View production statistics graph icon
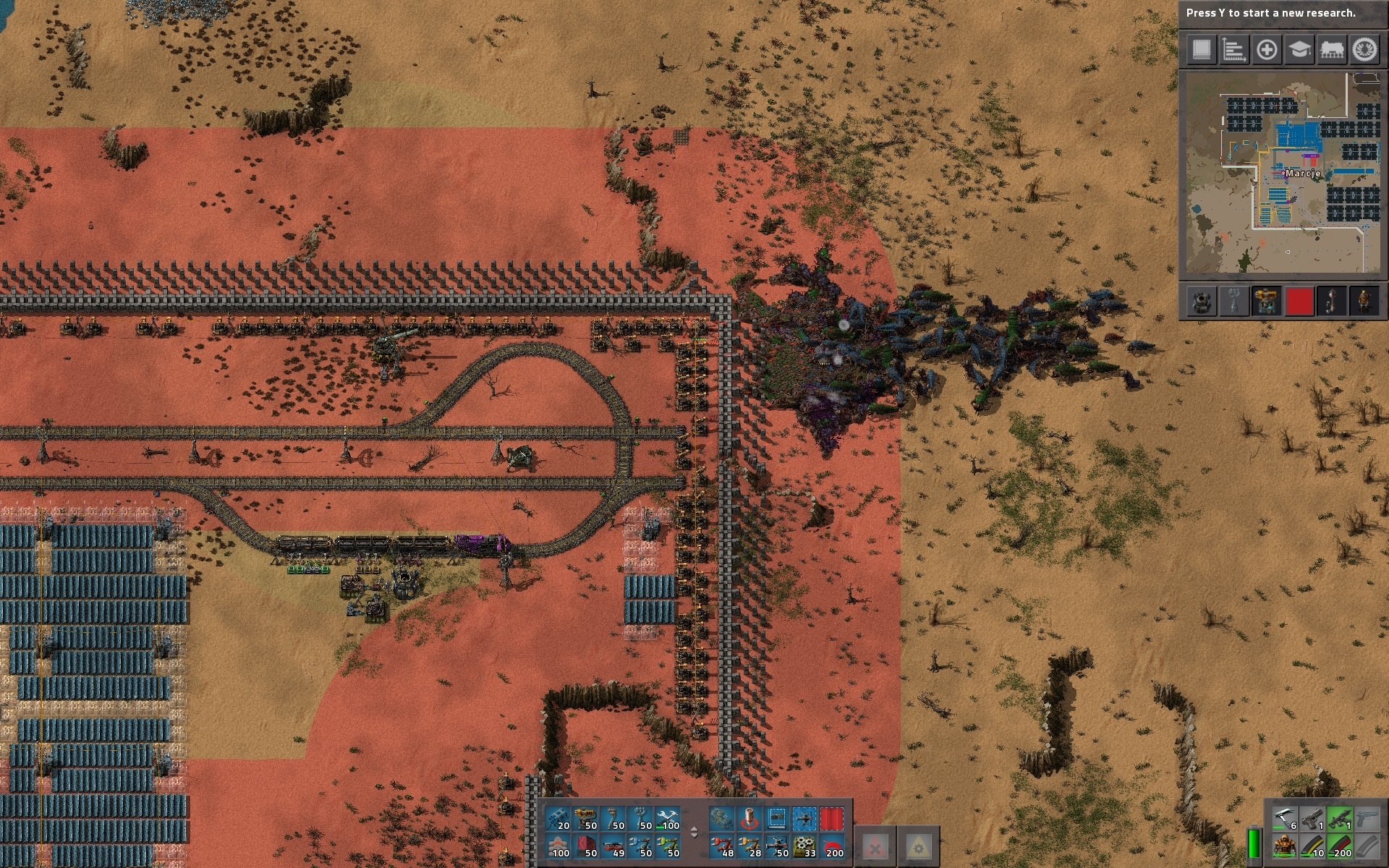Viewport: 1389px width, 868px height. [1233, 51]
